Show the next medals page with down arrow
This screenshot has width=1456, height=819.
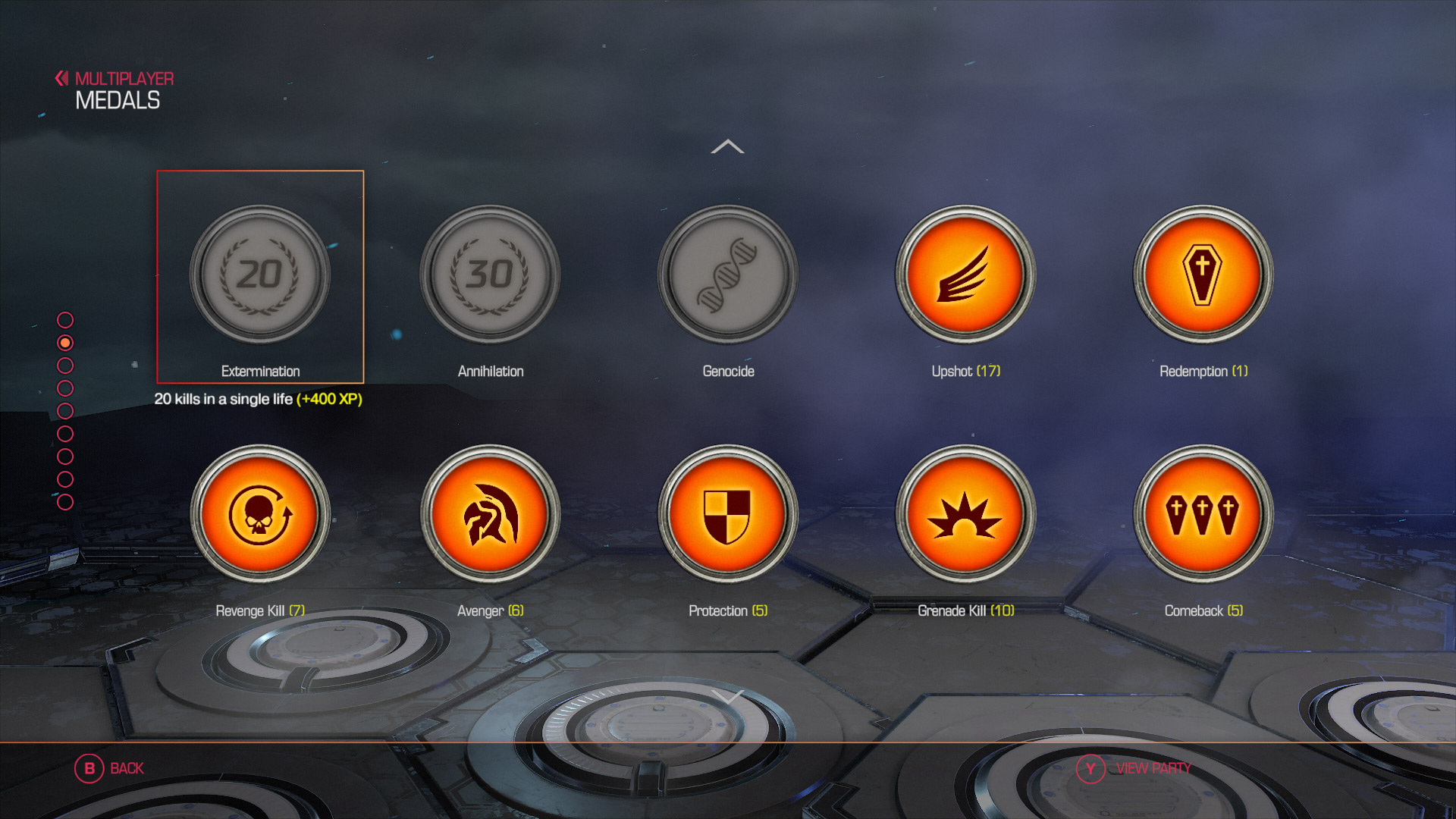coord(727,696)
